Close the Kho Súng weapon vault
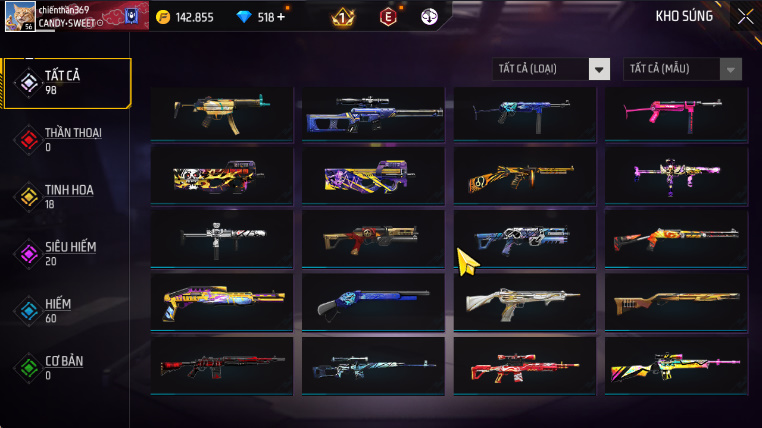This screenshot has height=428, width=762. pos(745,16)
